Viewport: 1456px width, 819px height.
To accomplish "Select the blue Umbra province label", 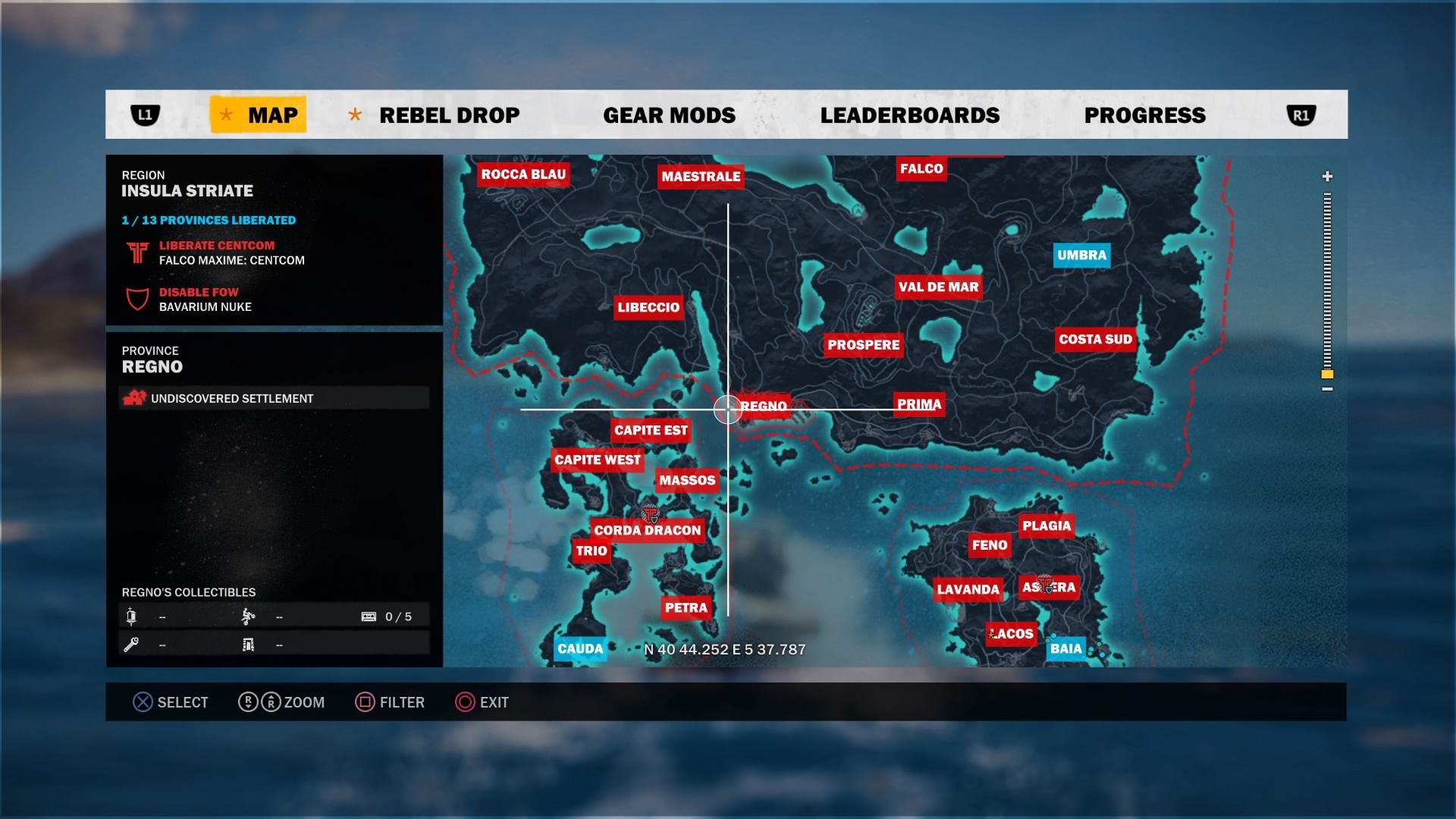I will click(1081, 256).
